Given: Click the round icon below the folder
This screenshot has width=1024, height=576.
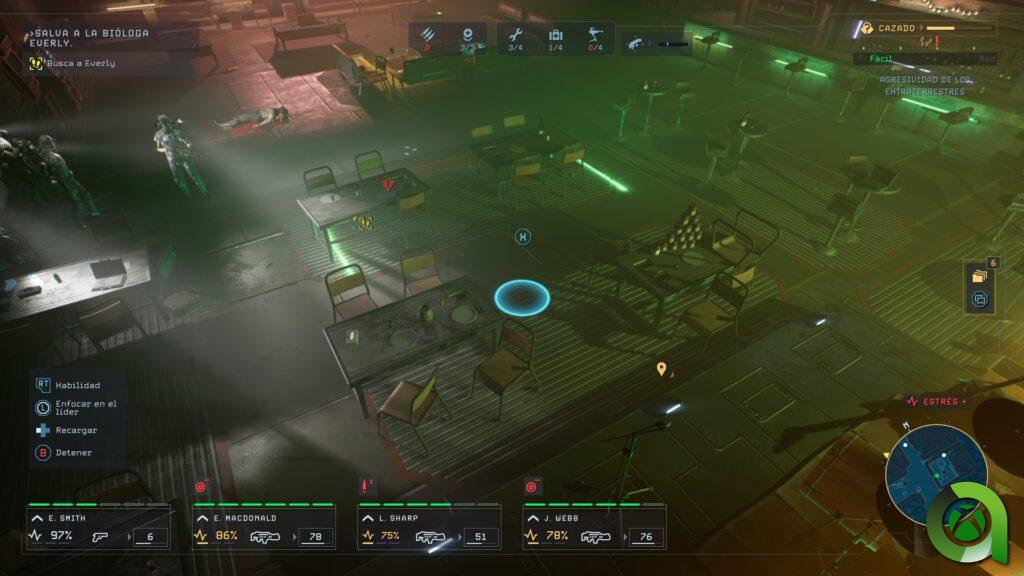Looking at the screenshot, I should tap(980, 298).
